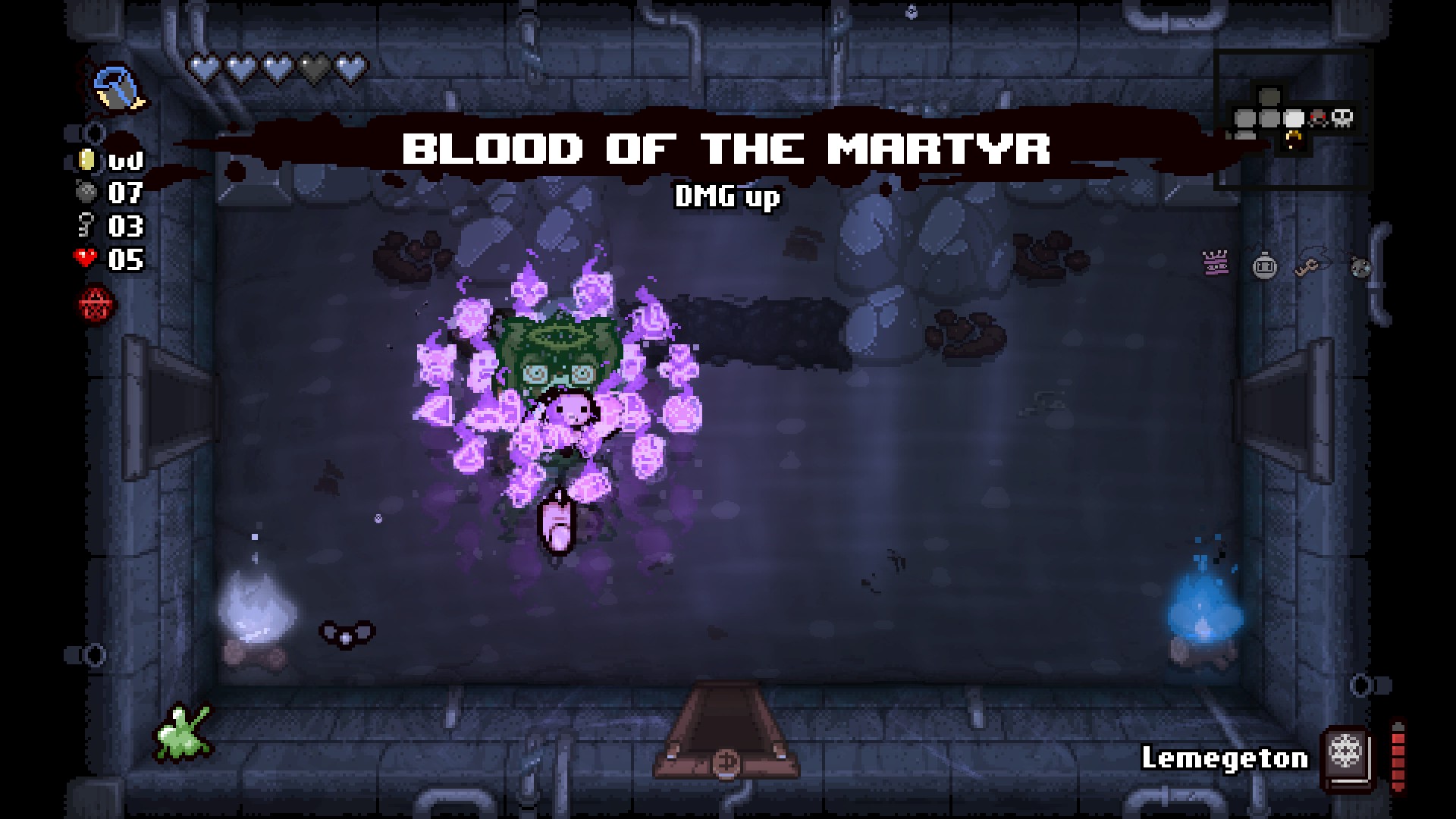Toggle the red-eyed enemy room marker on minimap

pos(1317,119)
